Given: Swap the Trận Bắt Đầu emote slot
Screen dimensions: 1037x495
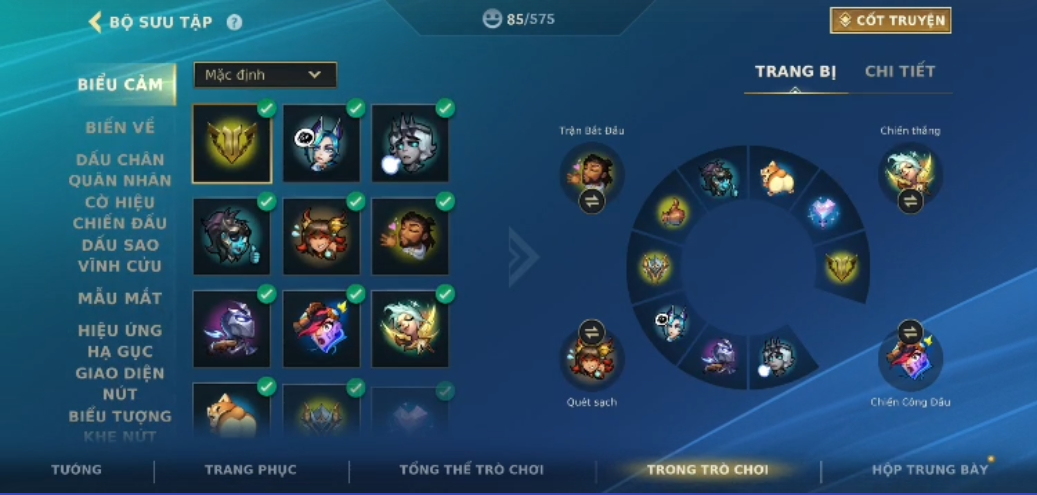Looking at the screenshot, I should coord(591,201).
